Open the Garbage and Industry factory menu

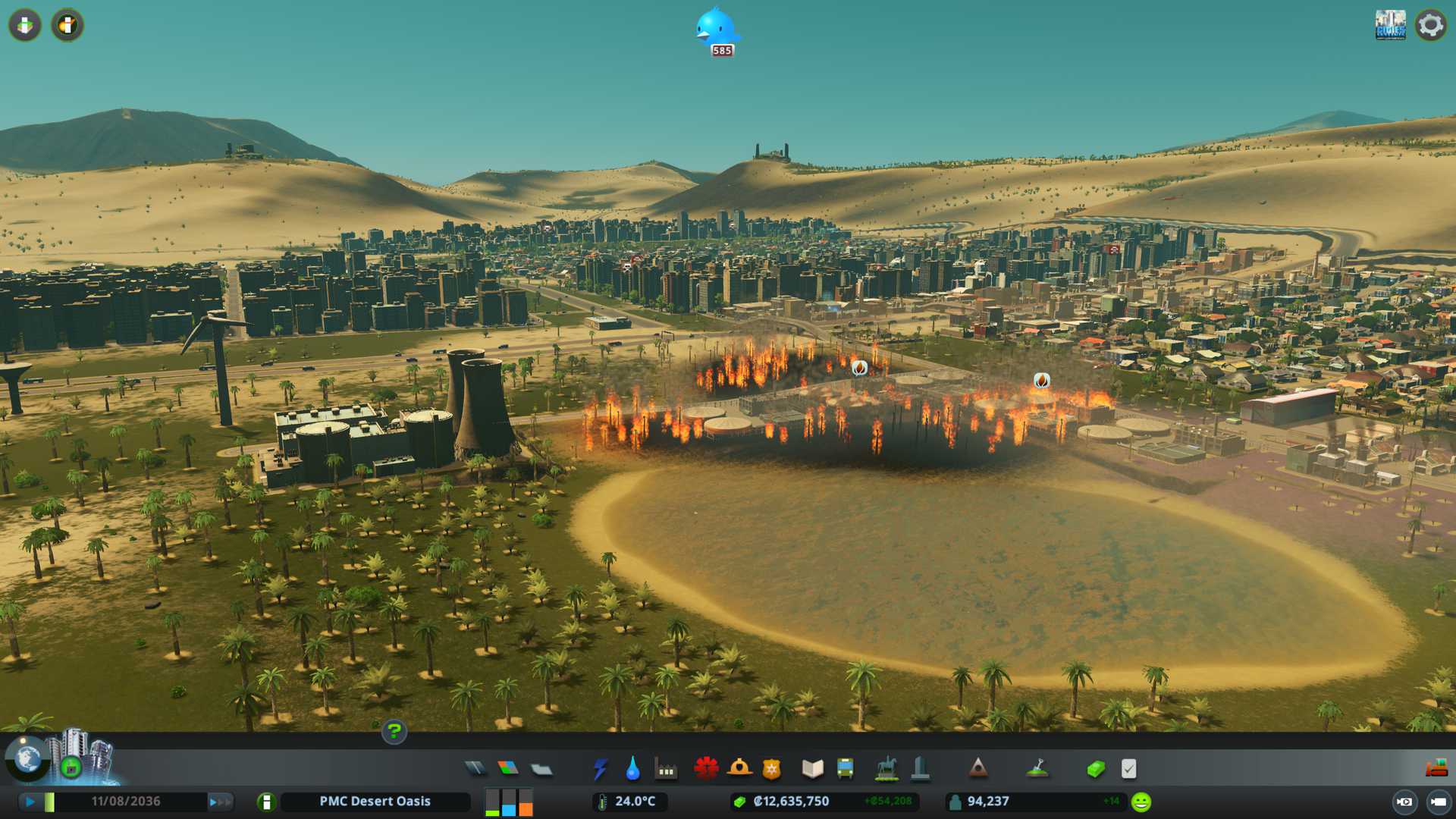666,769
